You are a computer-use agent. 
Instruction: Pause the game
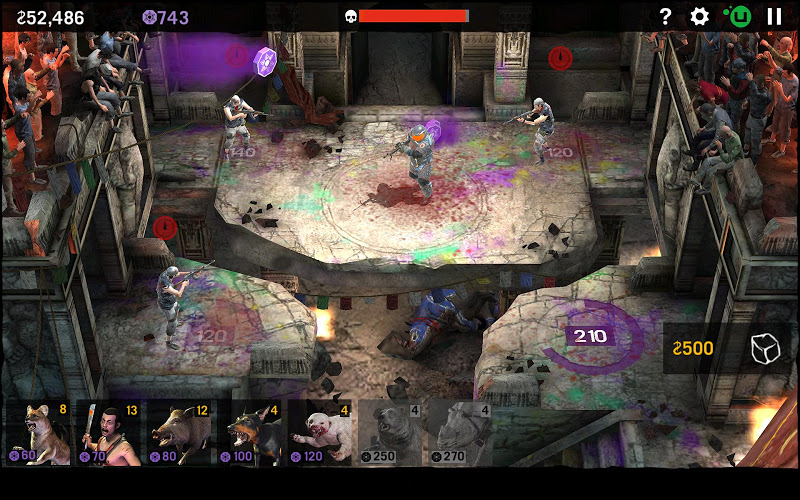tap(774, 16)
